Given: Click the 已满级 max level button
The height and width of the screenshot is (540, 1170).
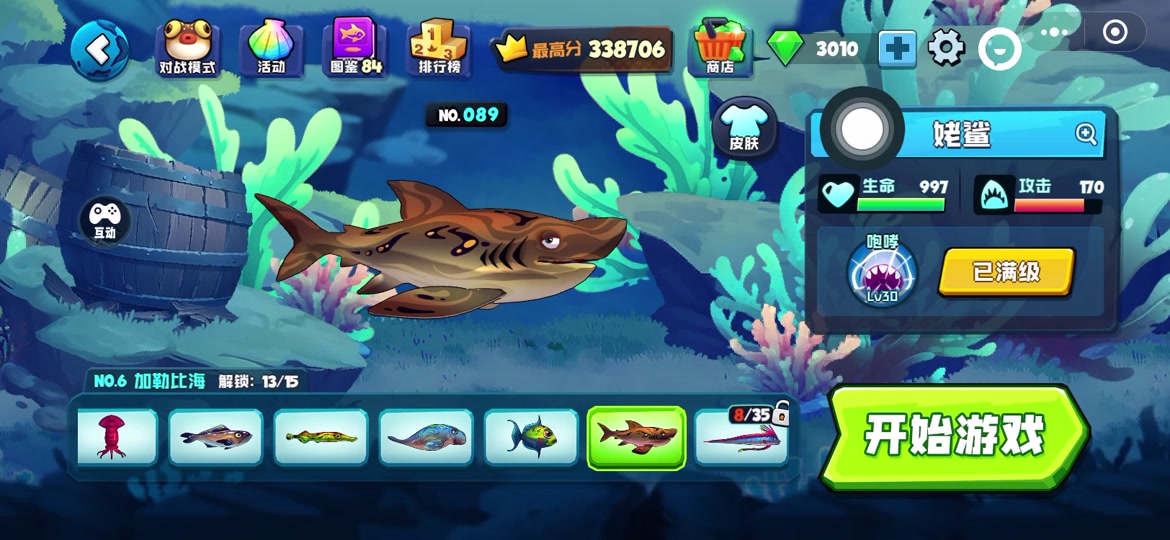Looking at the screenshot, I should coord(1007,272).
